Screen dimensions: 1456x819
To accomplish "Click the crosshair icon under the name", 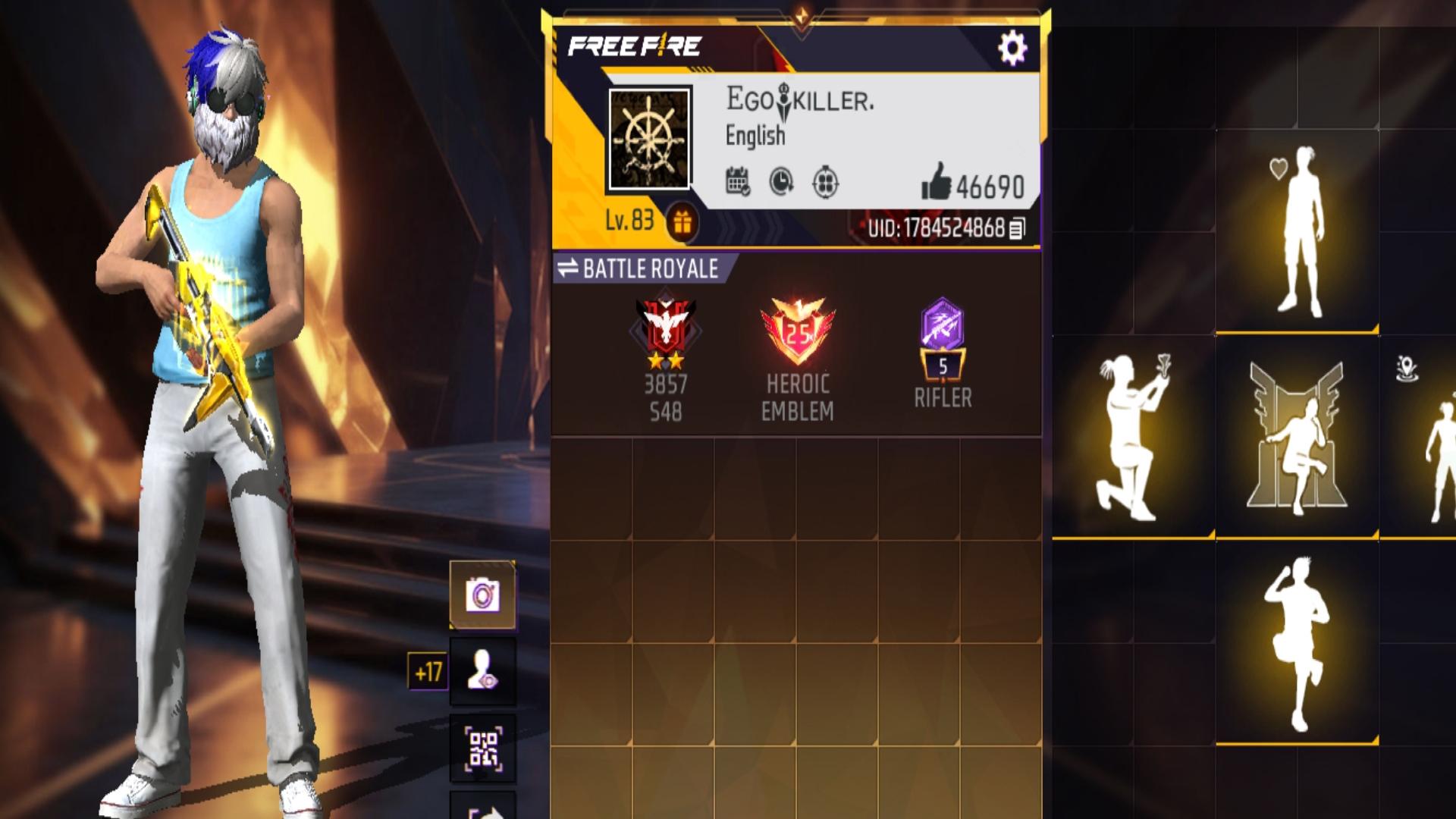I will click(x=825, y=183).
